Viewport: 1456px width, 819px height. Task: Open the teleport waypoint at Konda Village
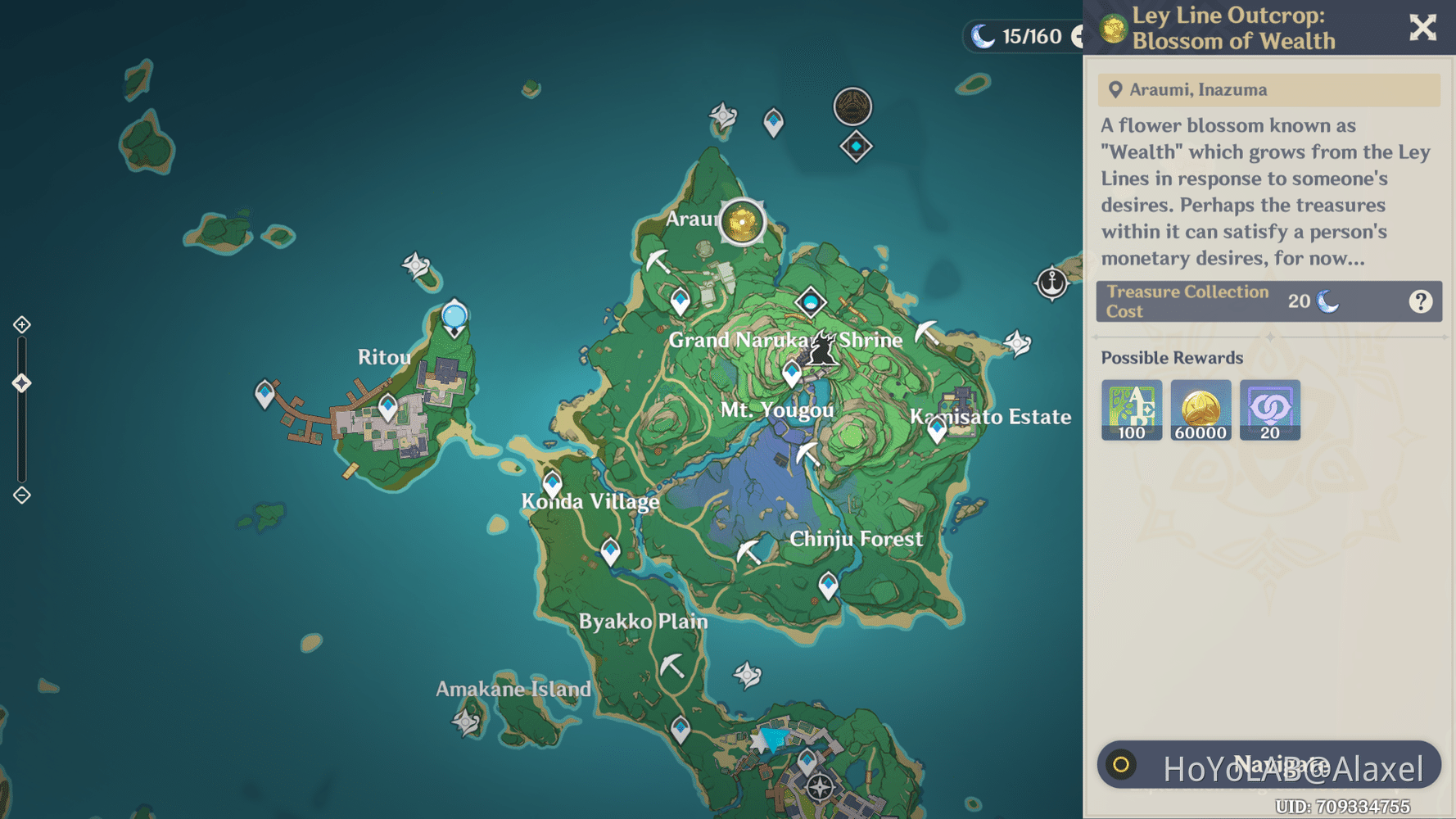(x=552, y=482)
